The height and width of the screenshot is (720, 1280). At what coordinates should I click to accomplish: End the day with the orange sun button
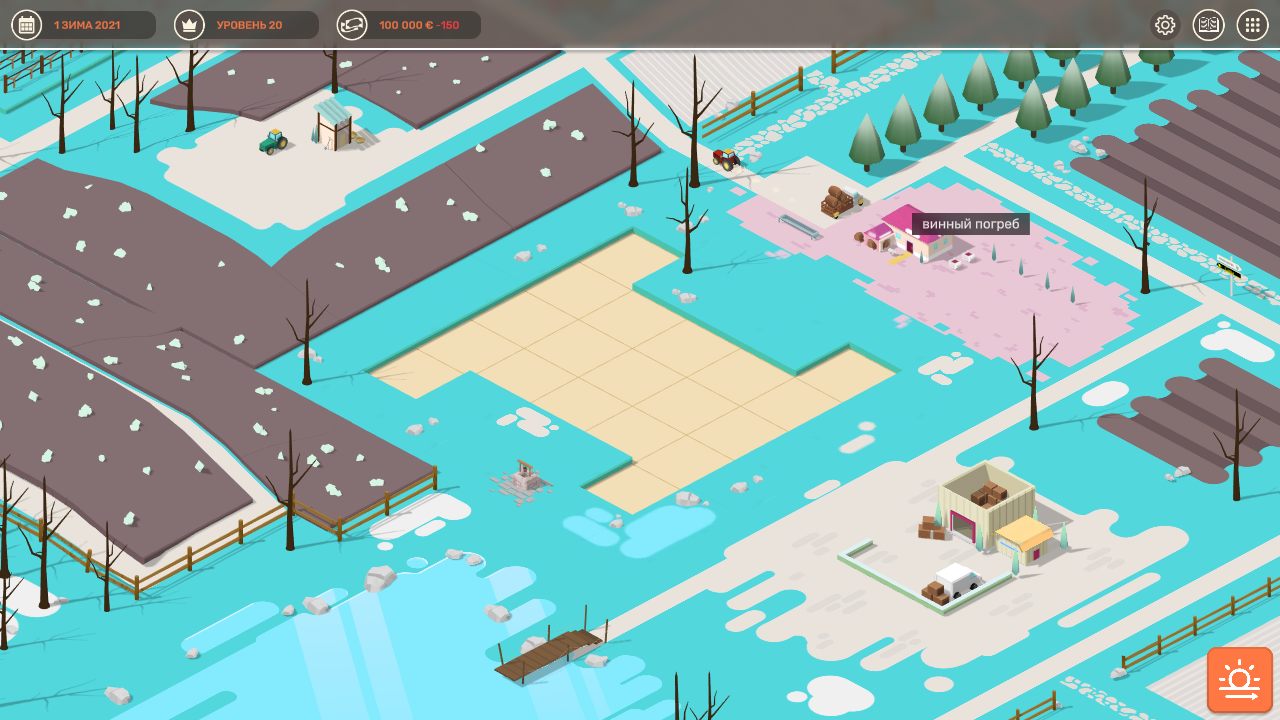click(1240, 680)
